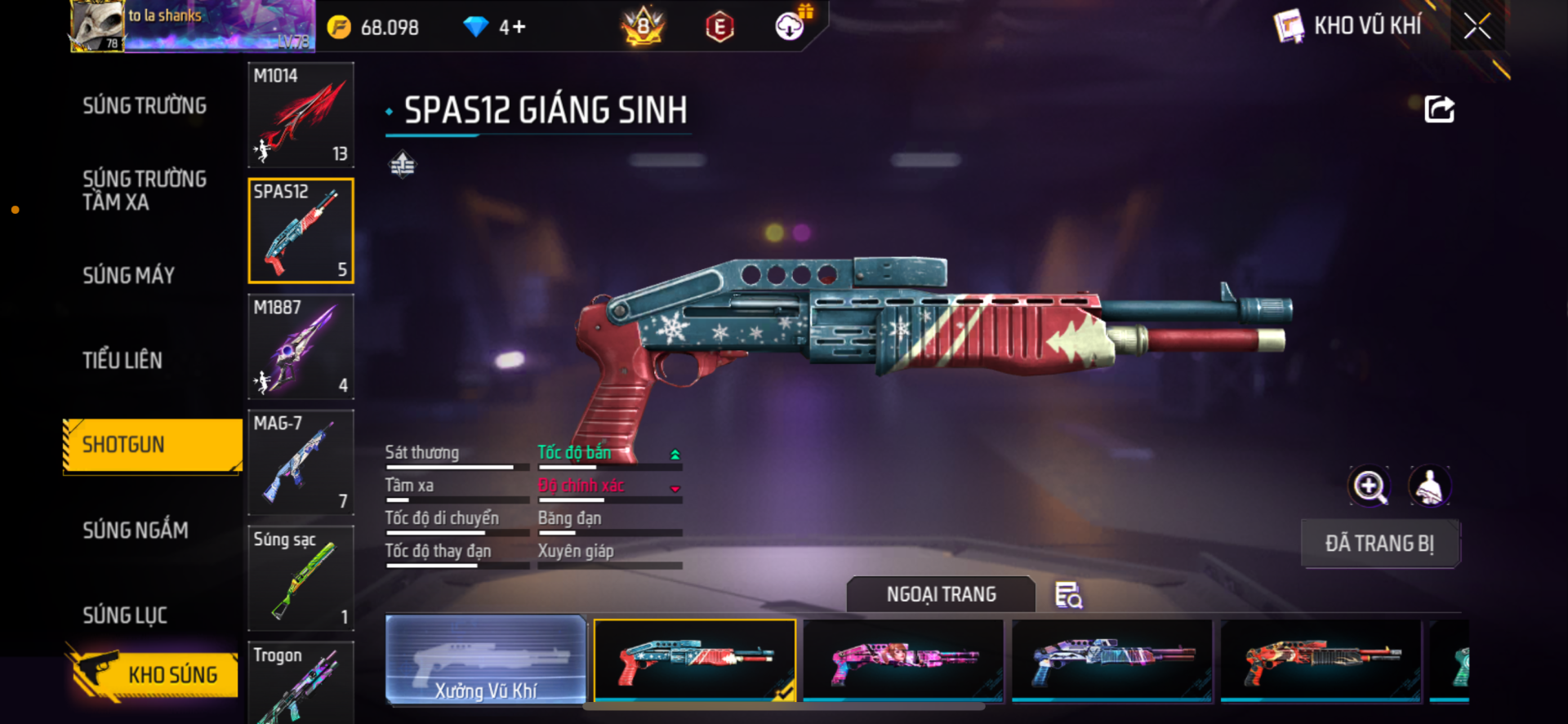This screenshot has height=724, width=1568.
Task: Select the MAG-7 weapon tile
Action: 301,463
